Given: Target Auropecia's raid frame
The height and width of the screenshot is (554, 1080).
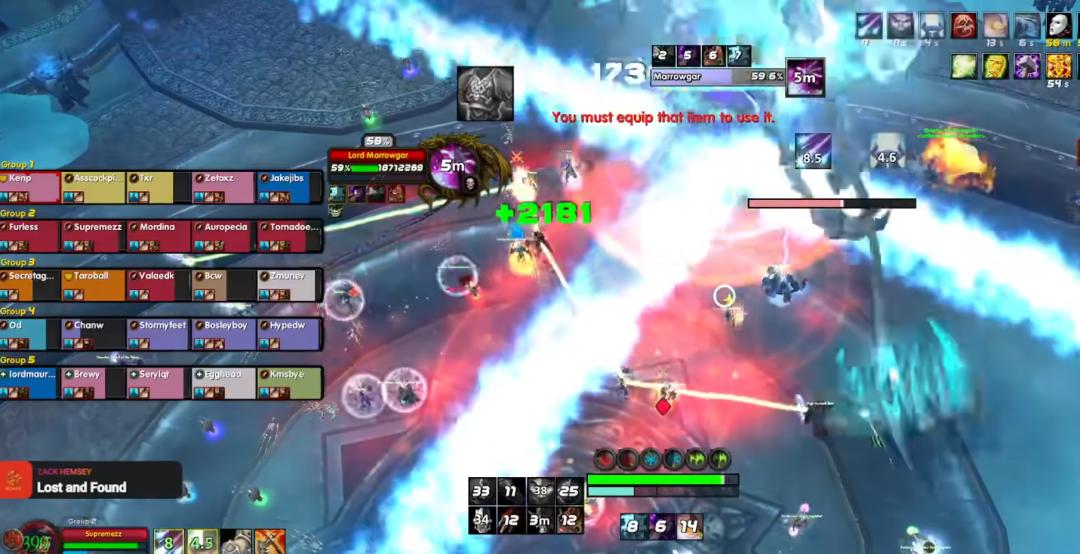Looking at the screenshot, I should coord(225,235).
